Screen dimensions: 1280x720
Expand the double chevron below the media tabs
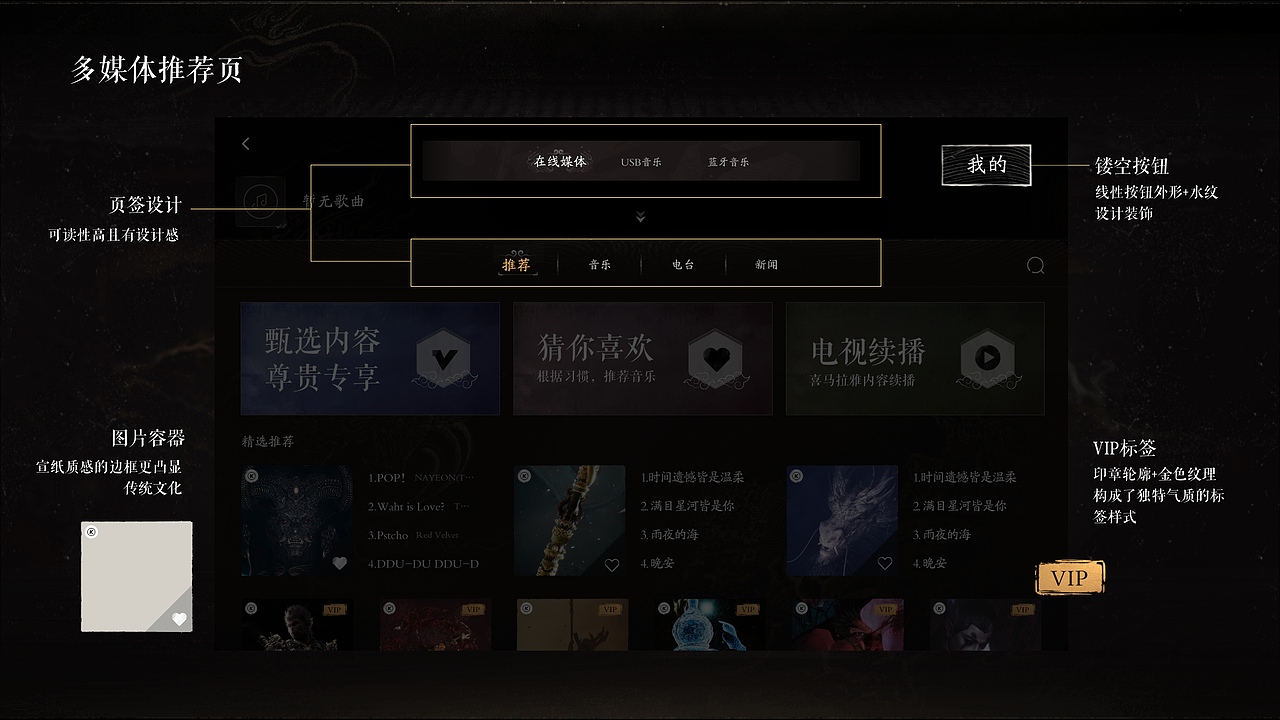(640, 215)
